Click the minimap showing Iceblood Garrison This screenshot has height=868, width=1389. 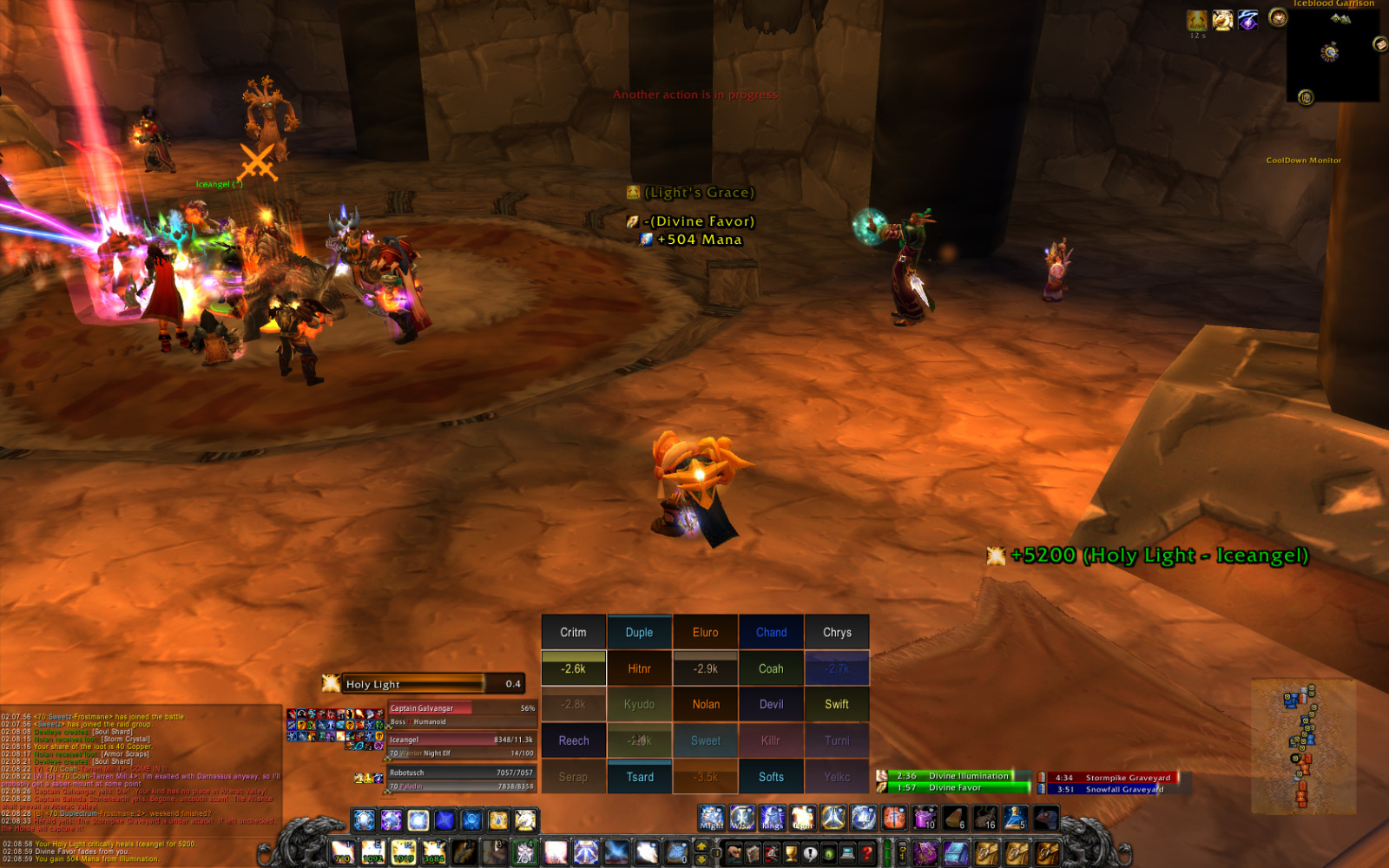coord(1331,54)
